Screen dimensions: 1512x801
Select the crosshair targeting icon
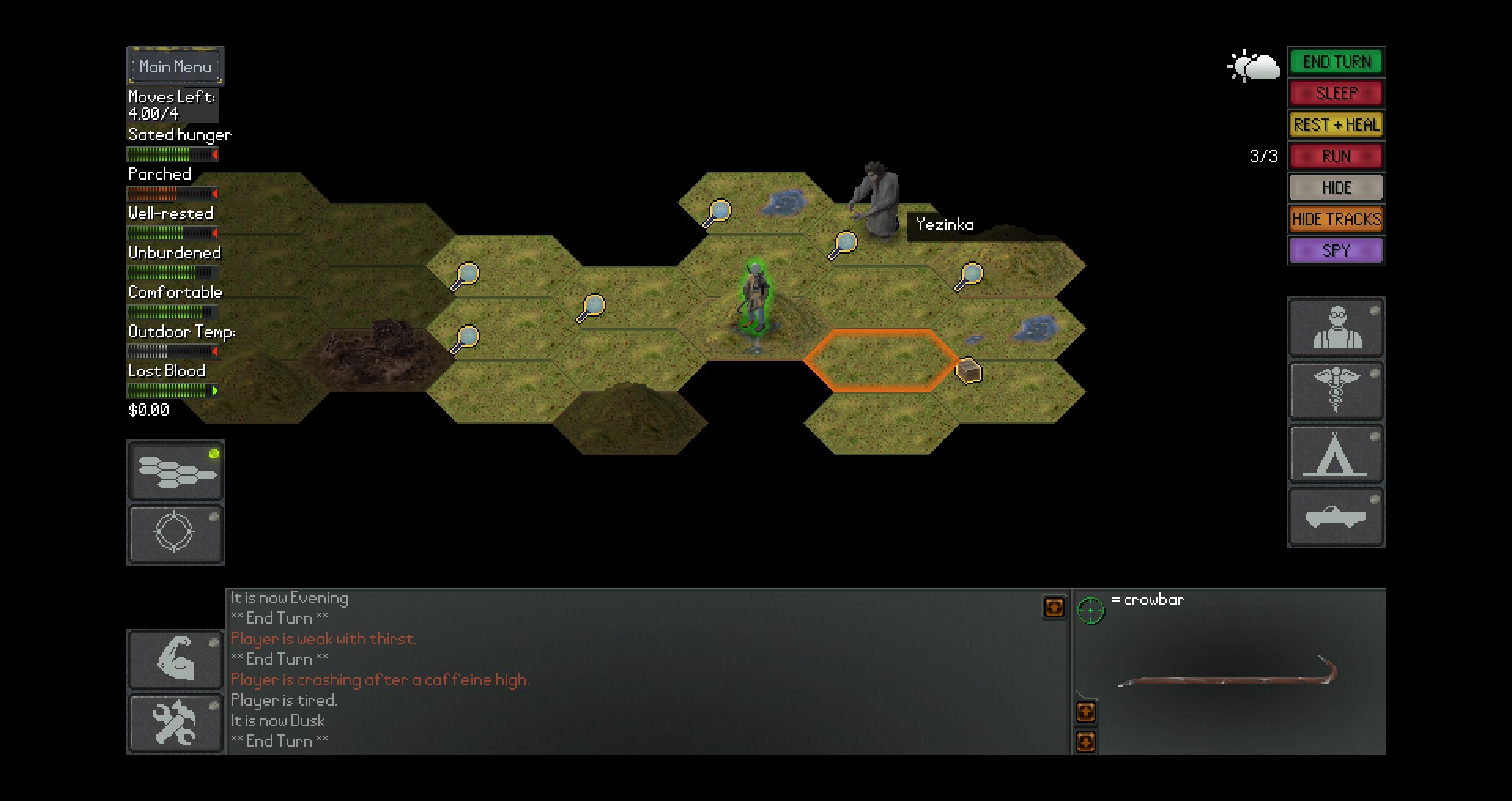tap(175, 533)
